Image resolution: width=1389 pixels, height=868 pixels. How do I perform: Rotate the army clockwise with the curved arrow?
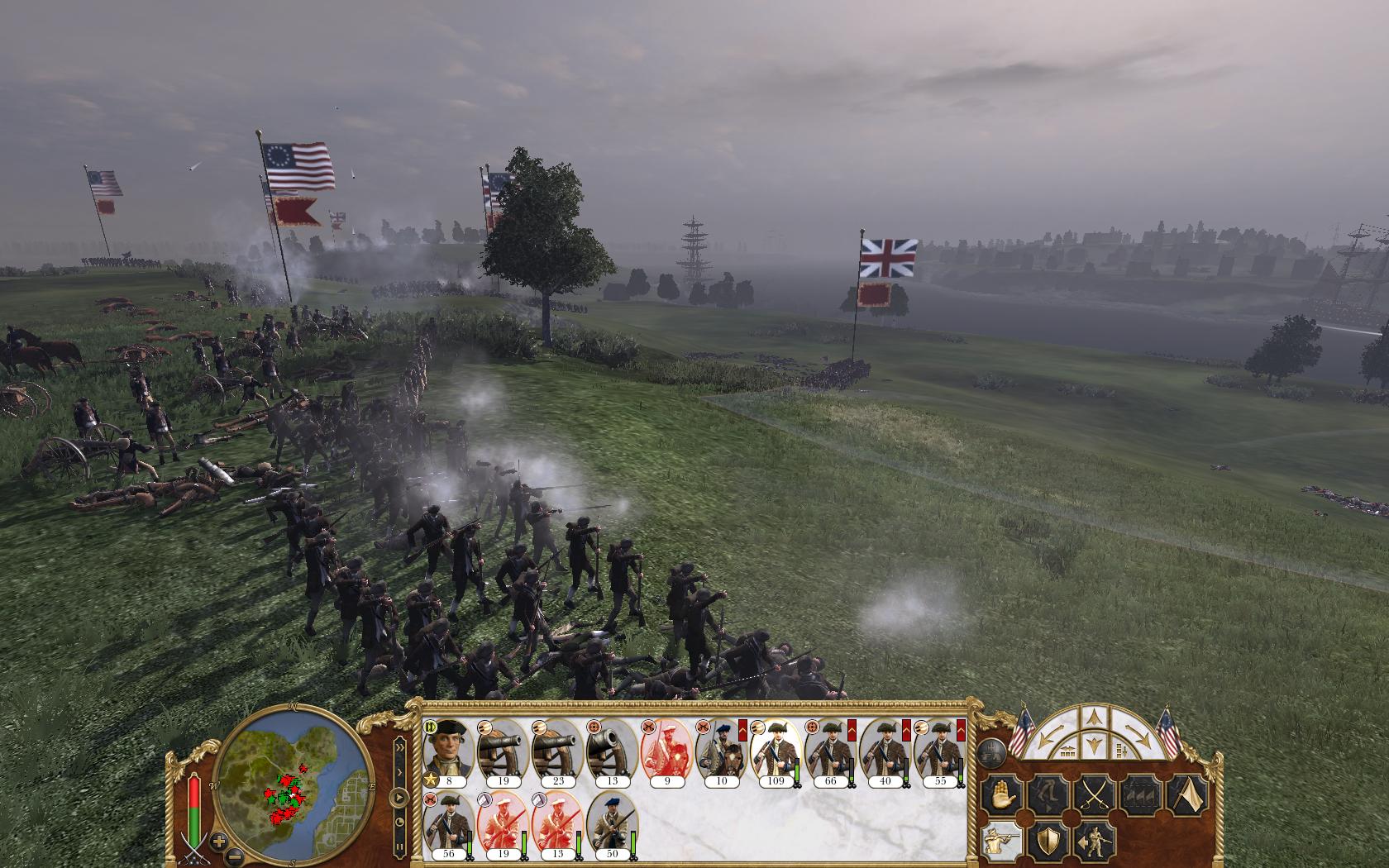click(1137, 733)
